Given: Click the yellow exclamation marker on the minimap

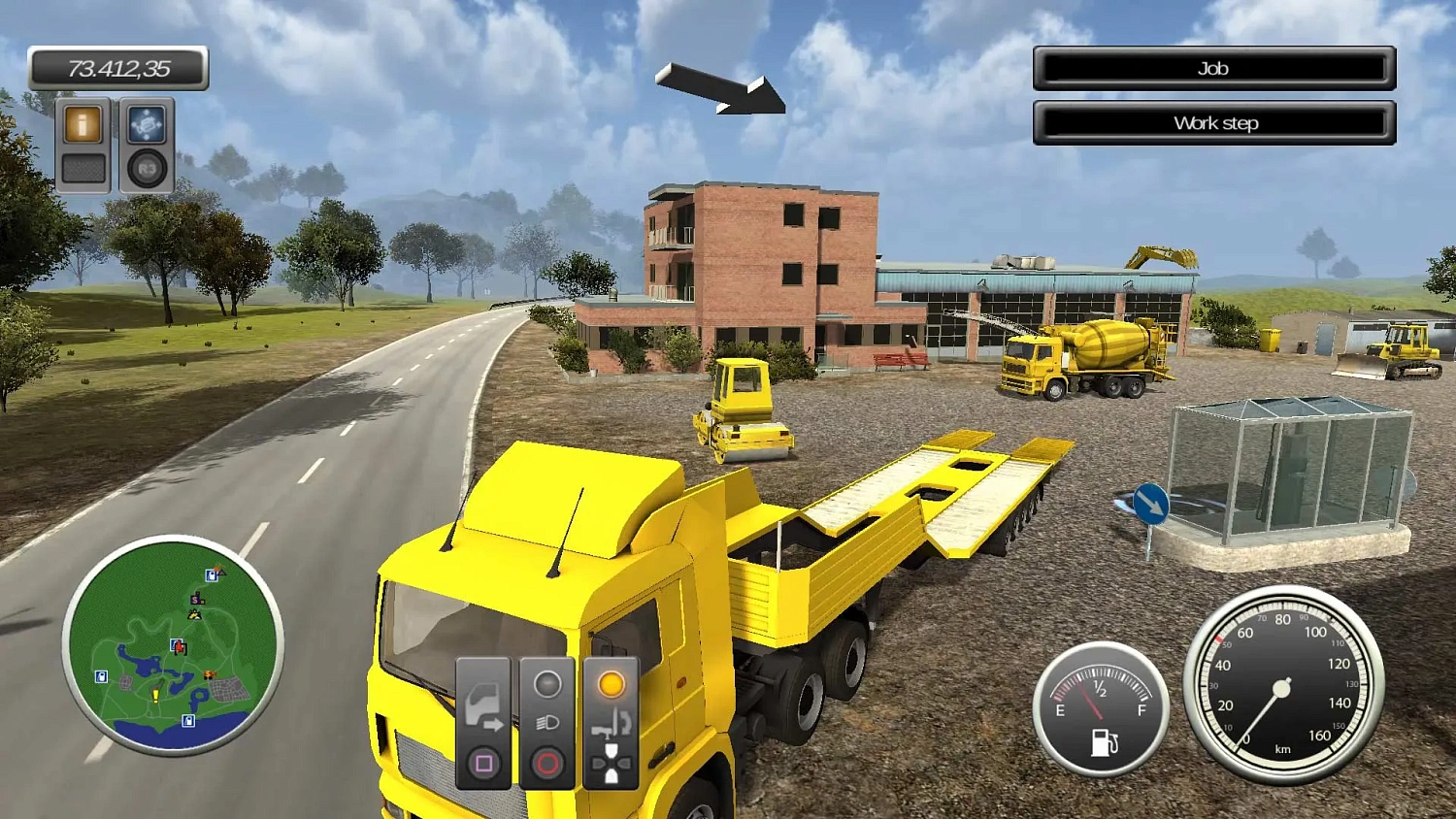Looking at the screenshot, I should 155,695.
